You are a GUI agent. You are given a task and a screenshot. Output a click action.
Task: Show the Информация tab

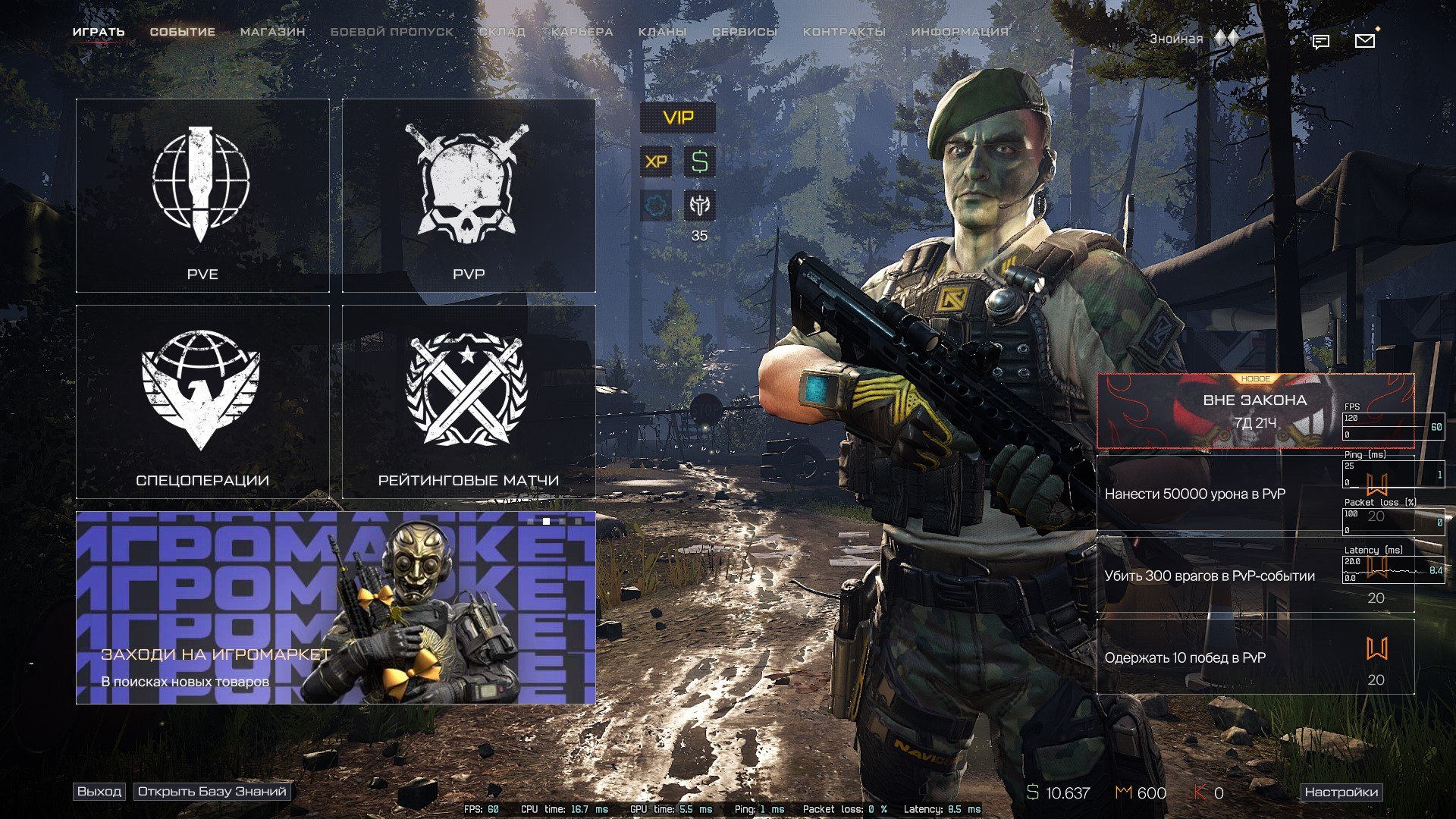click(959, 32)
